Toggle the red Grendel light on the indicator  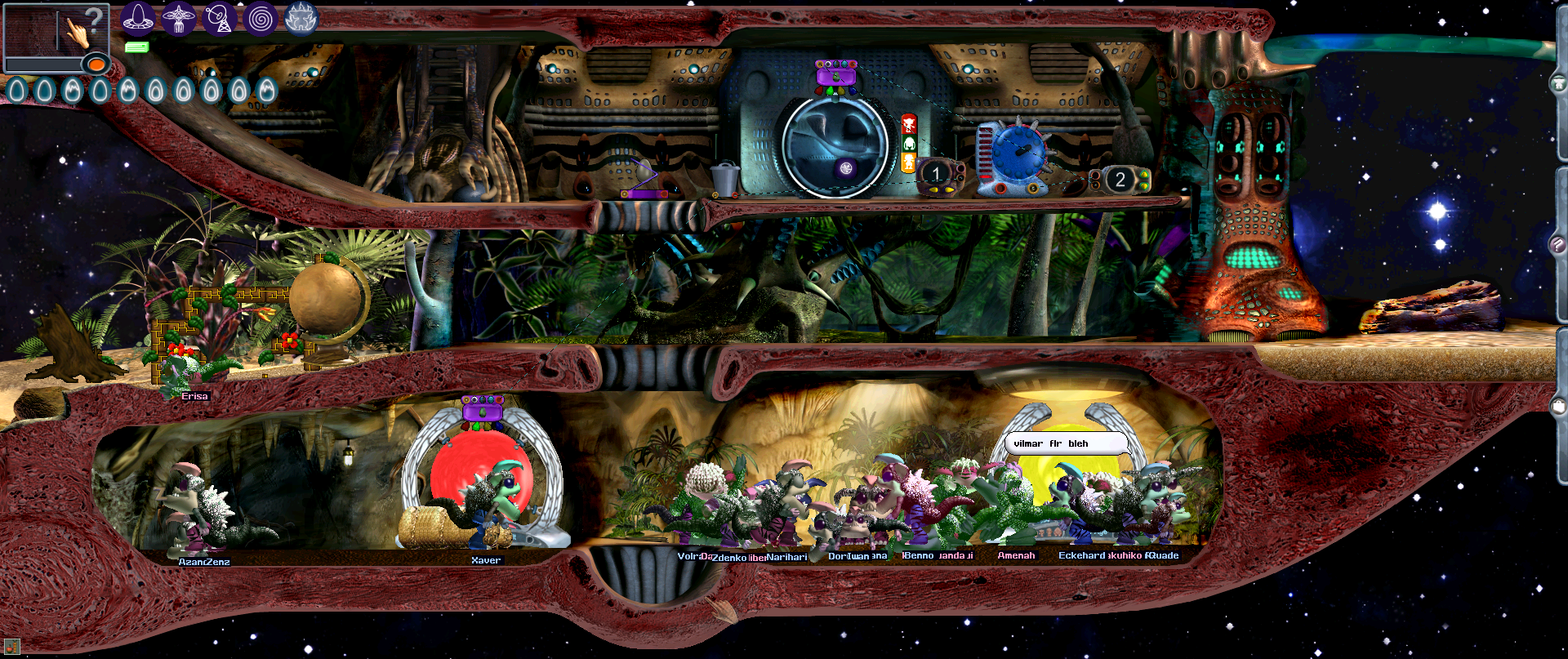(x=910, y=125)
